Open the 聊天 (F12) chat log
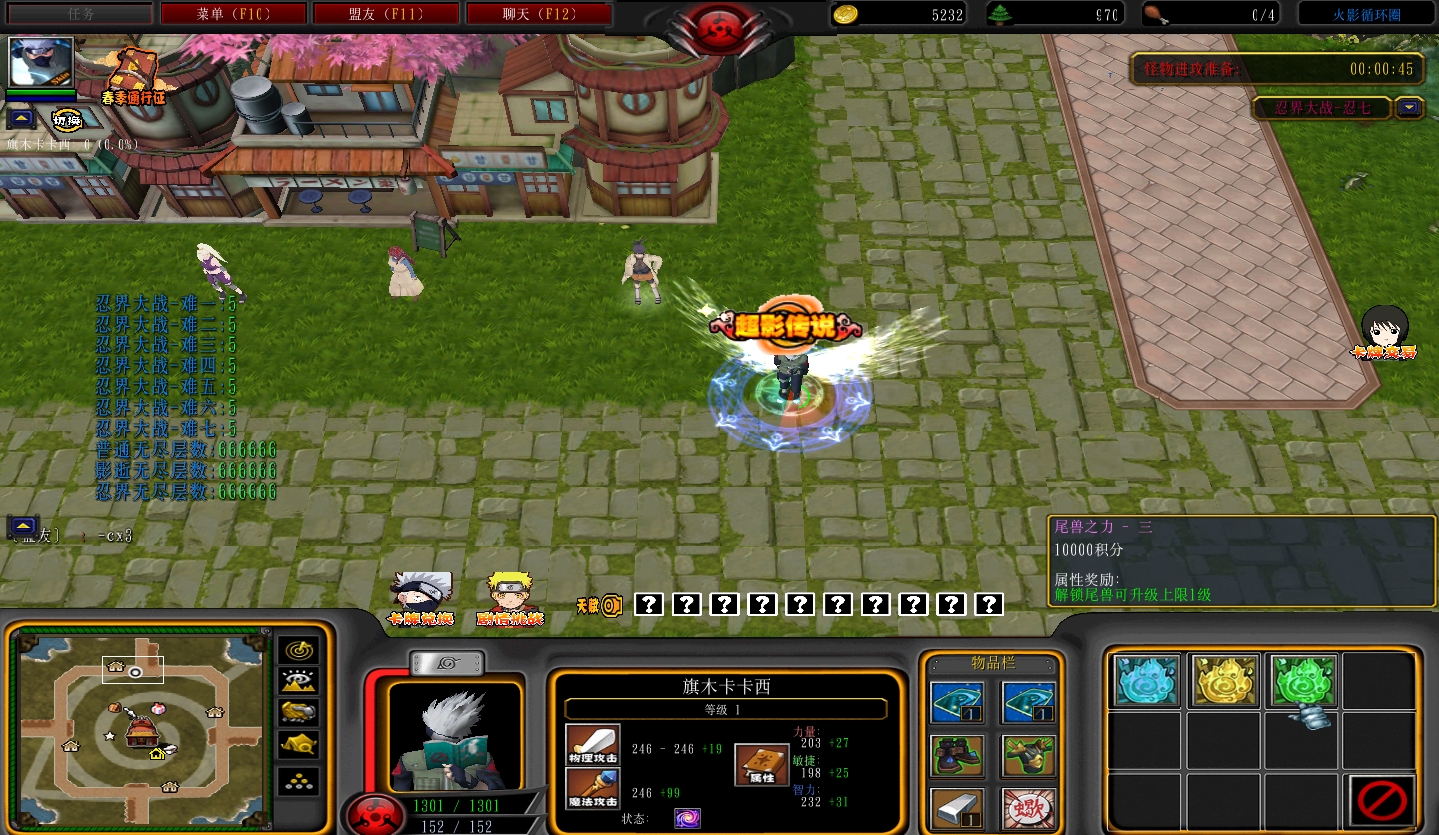1439x835 pixels. click(538, 14)
